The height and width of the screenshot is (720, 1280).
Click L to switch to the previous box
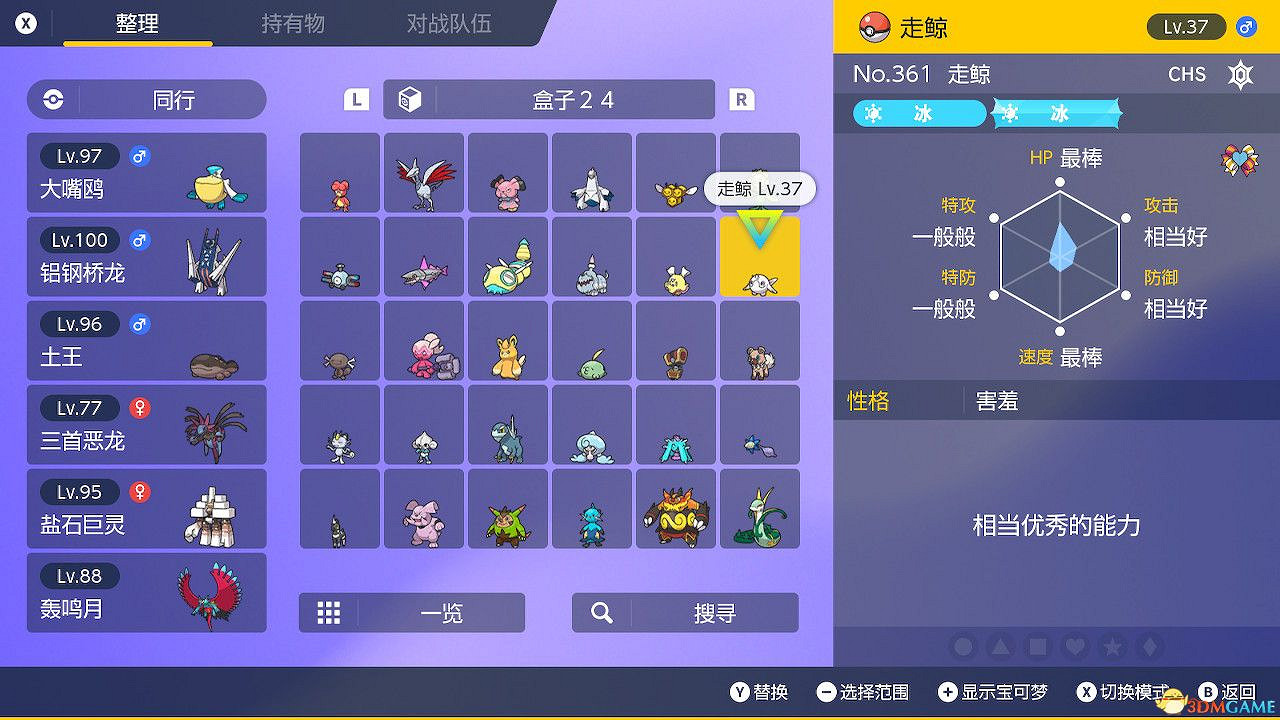tap(354, 99)
